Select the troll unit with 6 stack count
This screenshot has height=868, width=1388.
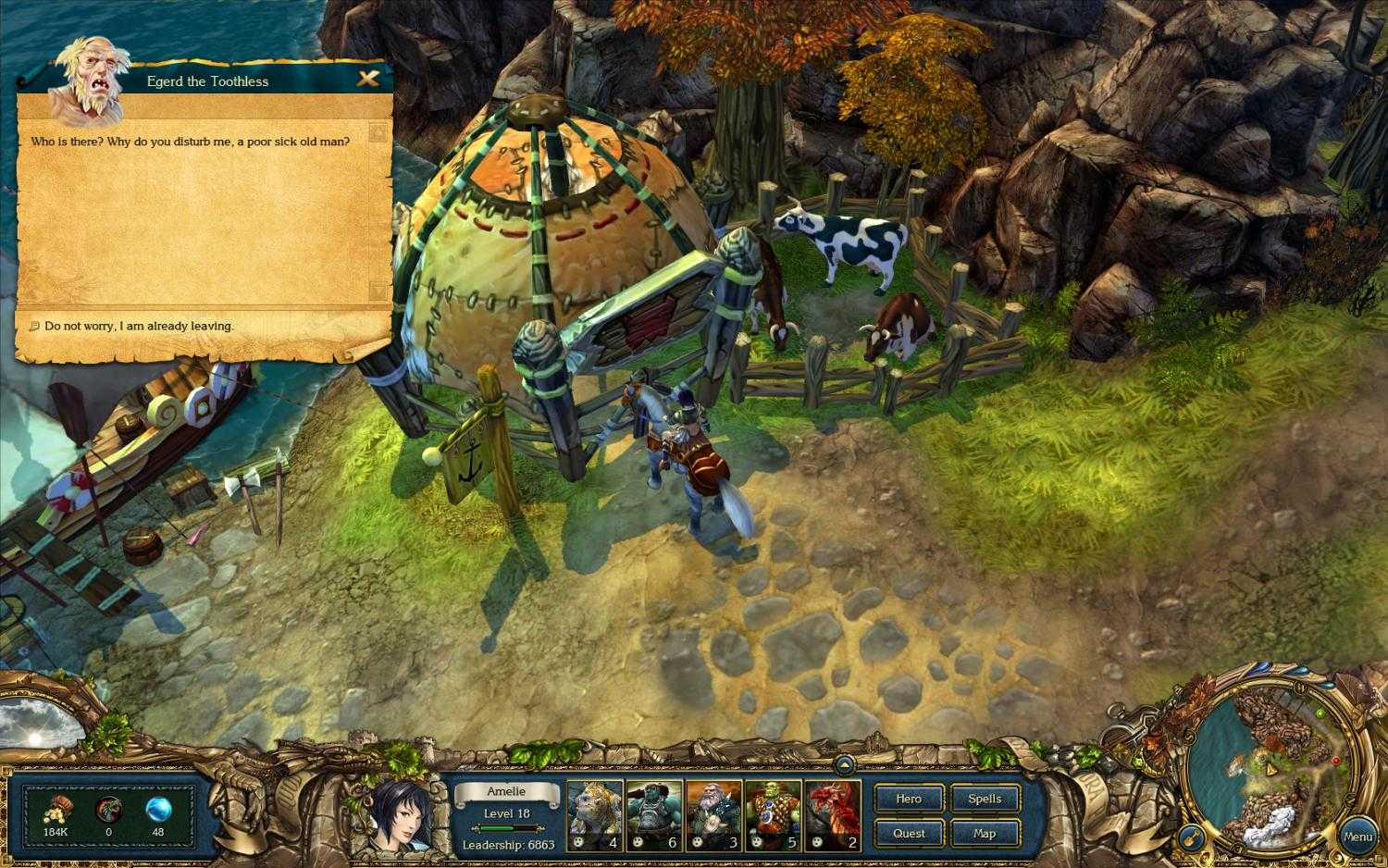tap(654, 812)
